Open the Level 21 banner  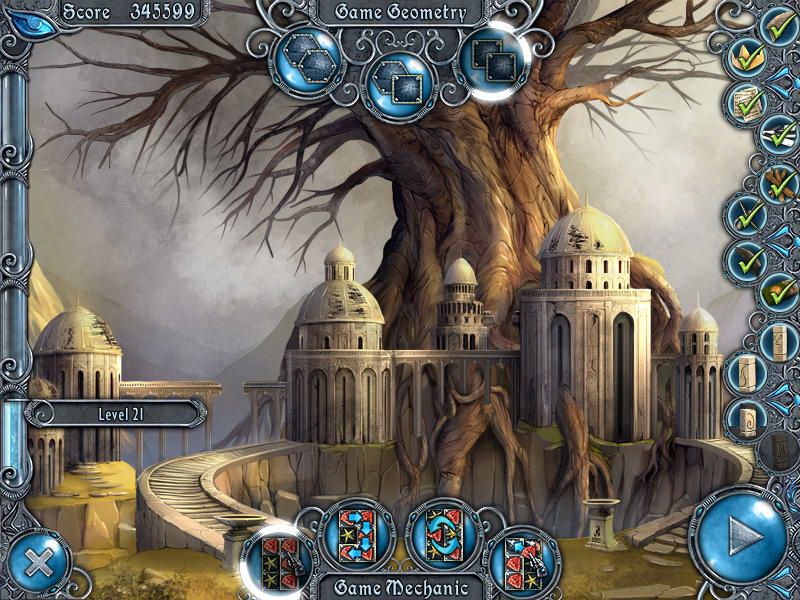pos(115,412)
